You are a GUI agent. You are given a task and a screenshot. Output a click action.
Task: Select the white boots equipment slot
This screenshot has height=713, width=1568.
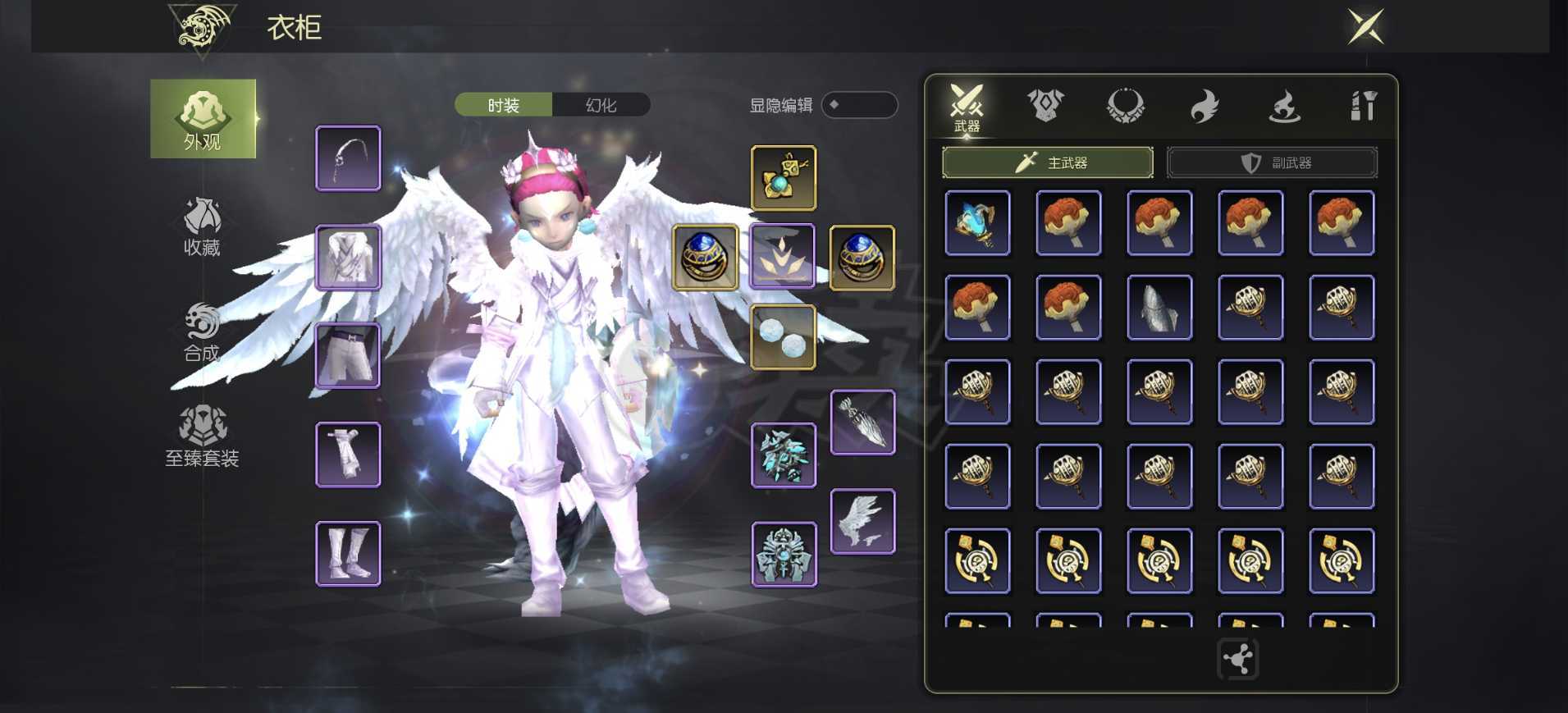(x=348, y=554)
